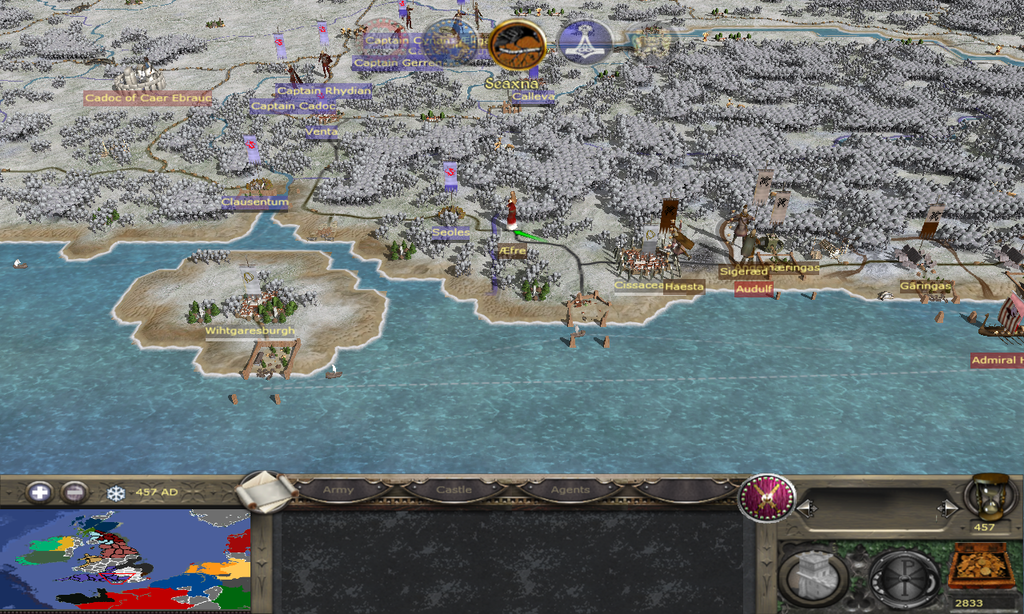The width and height of the screenshot is (1024, 614).
Task: Switch to the Army tab
Action: click(338, 490)
